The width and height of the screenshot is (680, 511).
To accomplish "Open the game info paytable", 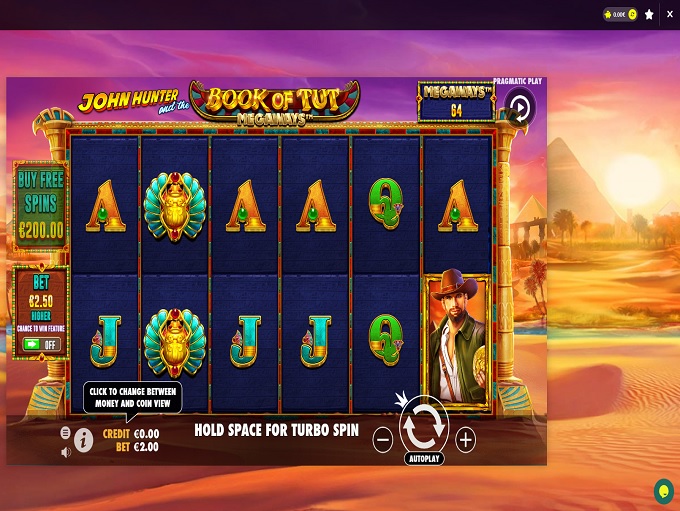I will point(84,440).
